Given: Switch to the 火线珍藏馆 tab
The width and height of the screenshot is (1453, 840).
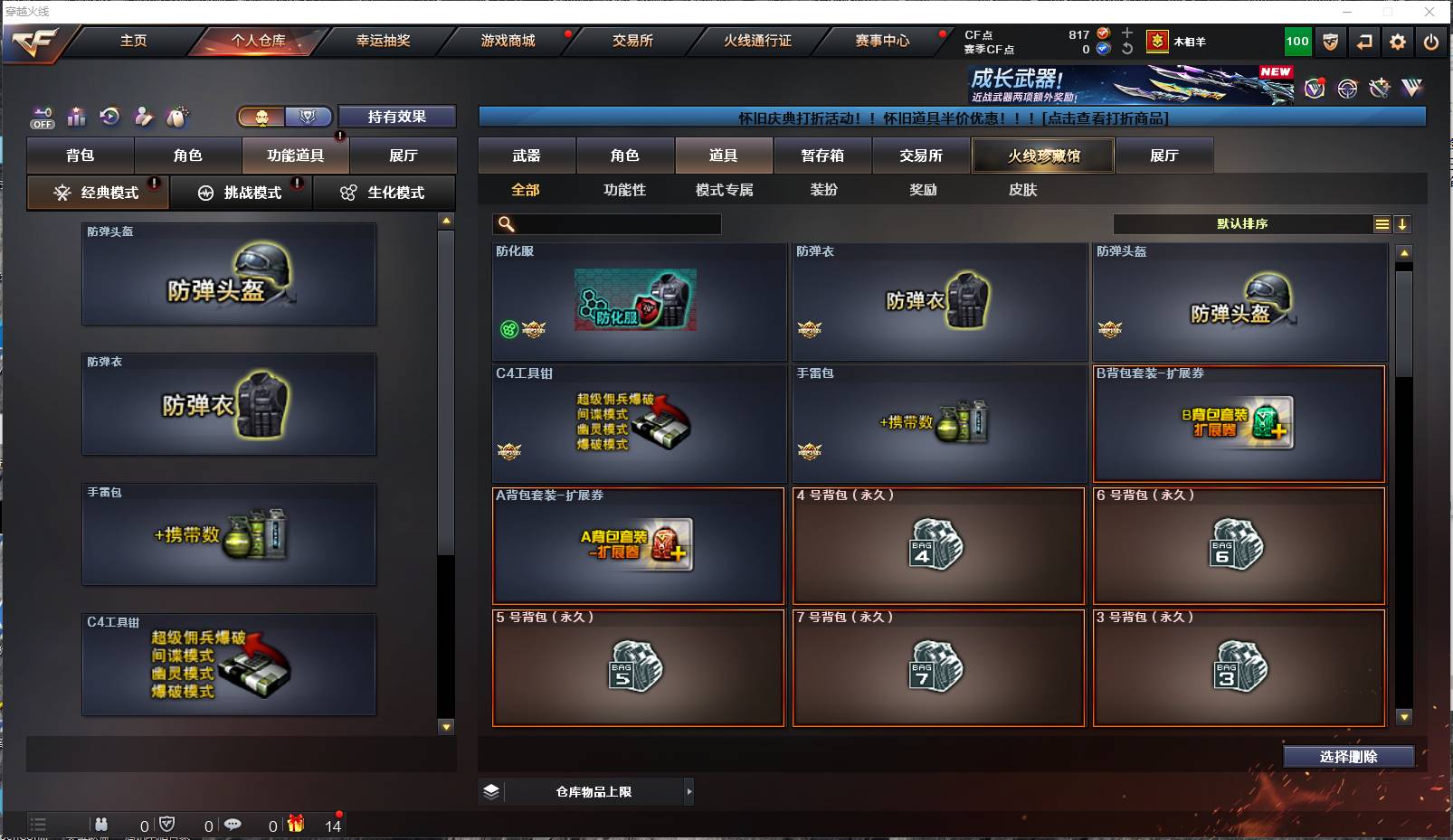Looking at the screenshot, I should 1042,155.
